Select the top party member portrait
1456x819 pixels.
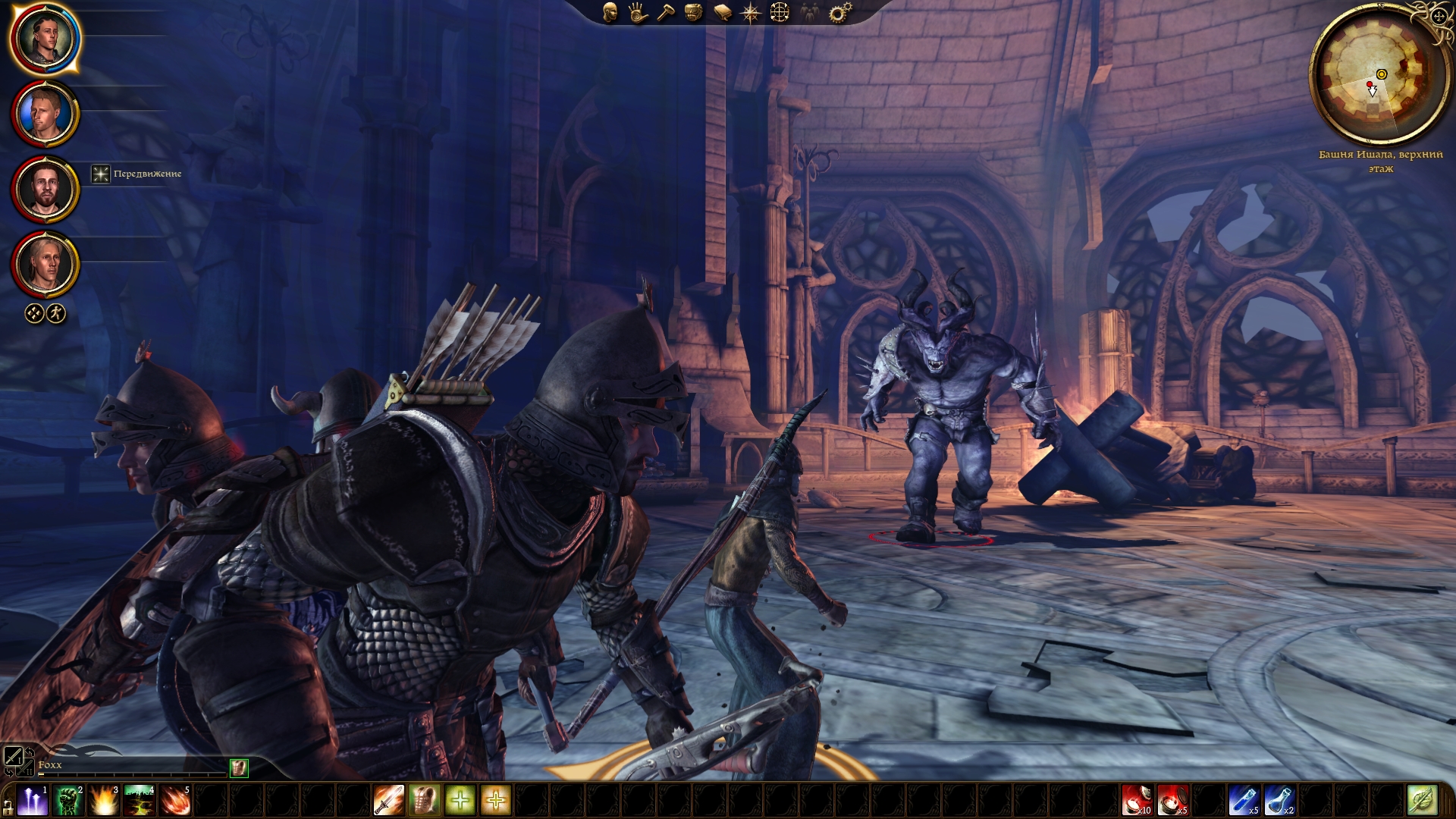point(45,38)
